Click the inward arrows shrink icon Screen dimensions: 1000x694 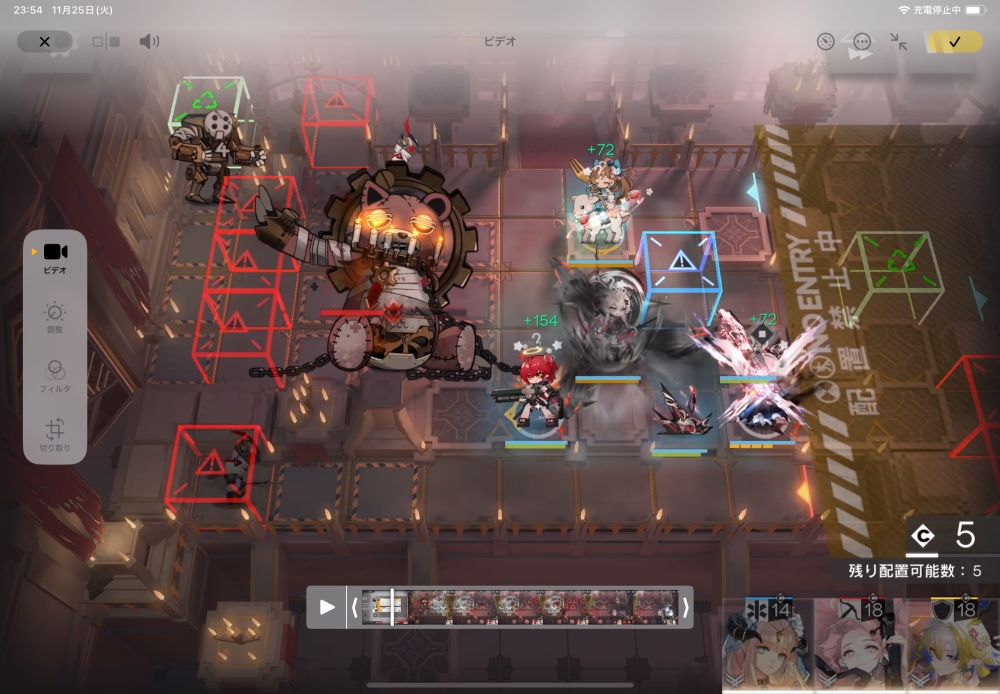coord(899,42)
